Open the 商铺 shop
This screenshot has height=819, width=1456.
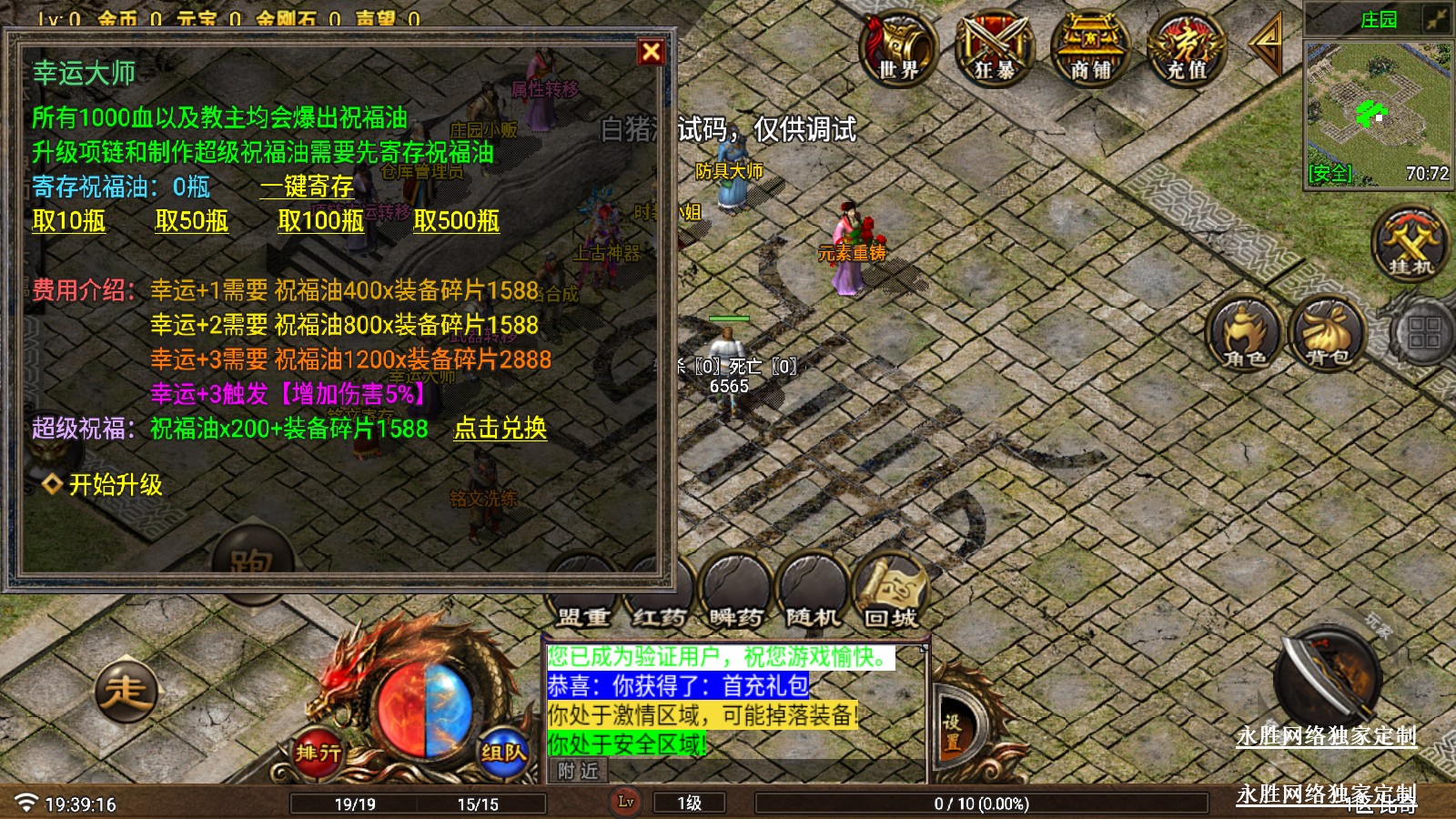(x=1090, y=50)
